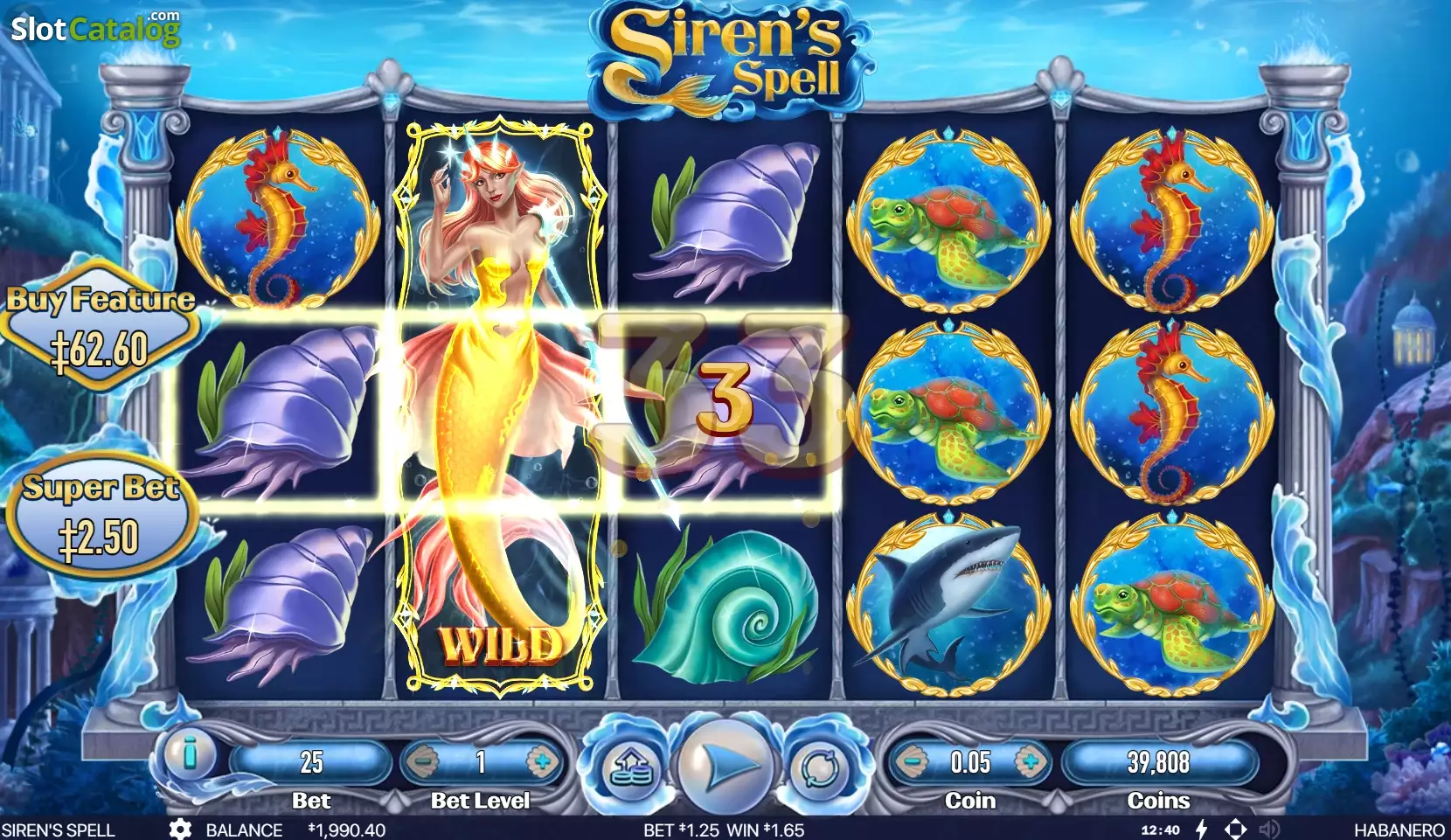Toggle fullscreen mode icon
Viewport: 1451px width, 840px height.
(1235, 830)
